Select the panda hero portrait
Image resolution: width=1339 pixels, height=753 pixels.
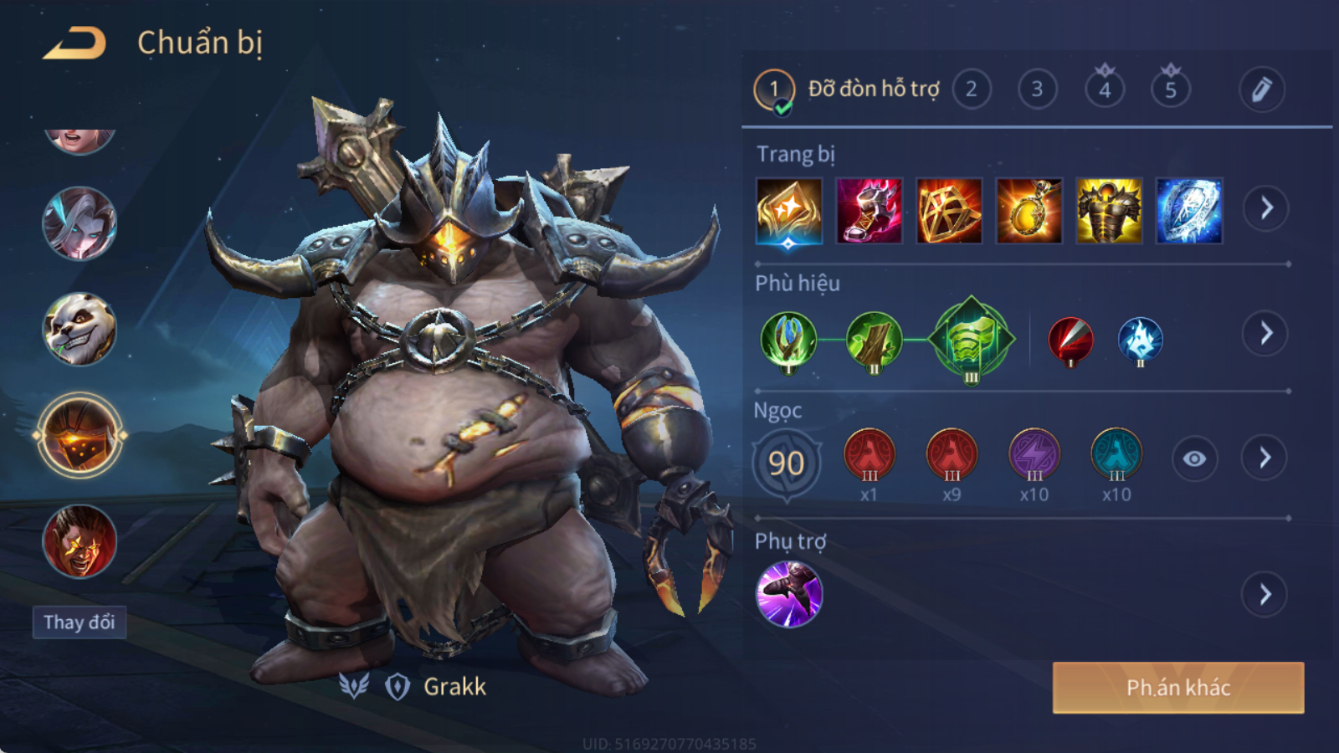click(79, 329)
